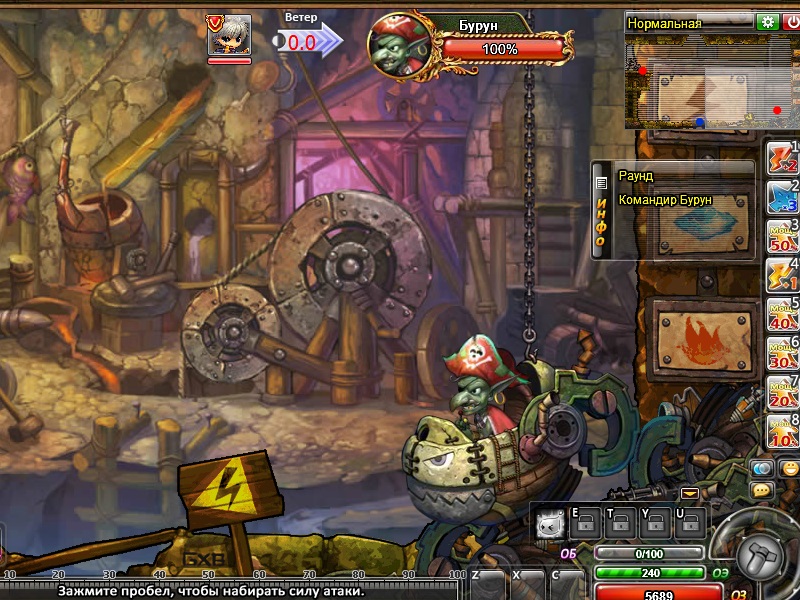The image size is (800, 600).
Task: Click the red power exit button
Action: (791, 22)
